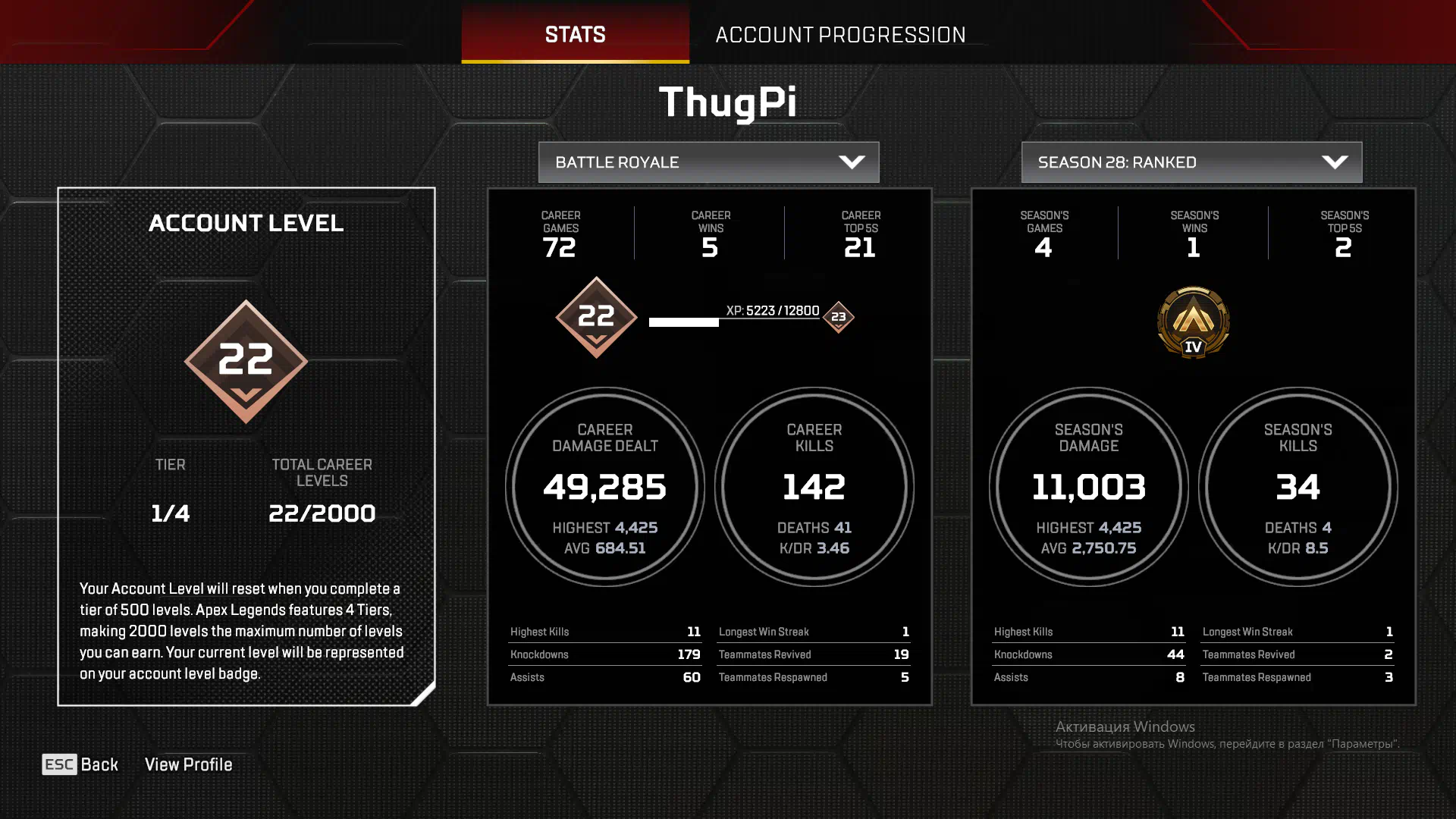This screenshot has width=1456, height=819.
Task: Open the Battle Royale mode dropdown
Action: (708, 162)
